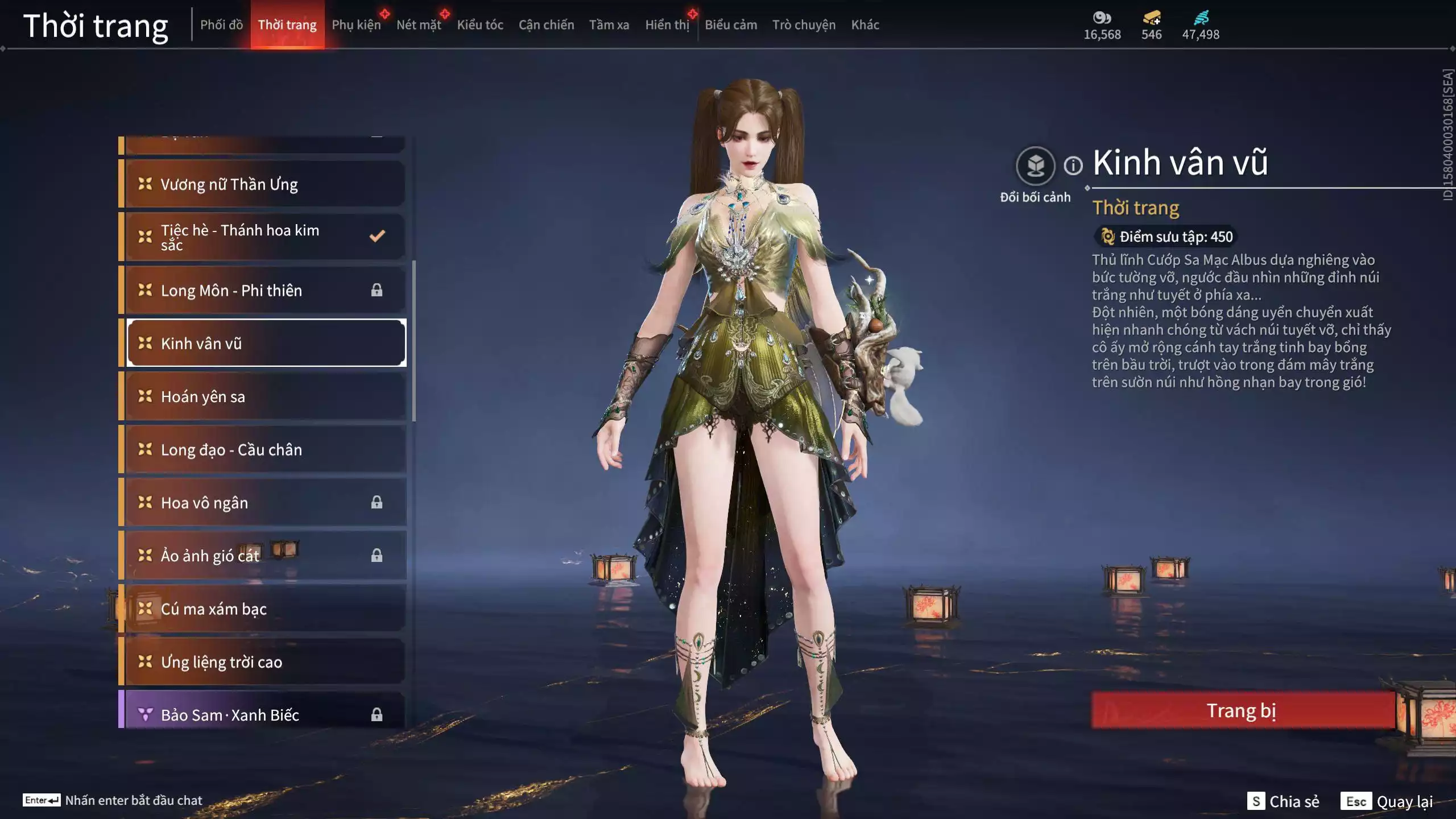Screen dimensions: 1456x819
Task: Click the gold coin currency icon showing 16,568
Action: pos(1101,18)
